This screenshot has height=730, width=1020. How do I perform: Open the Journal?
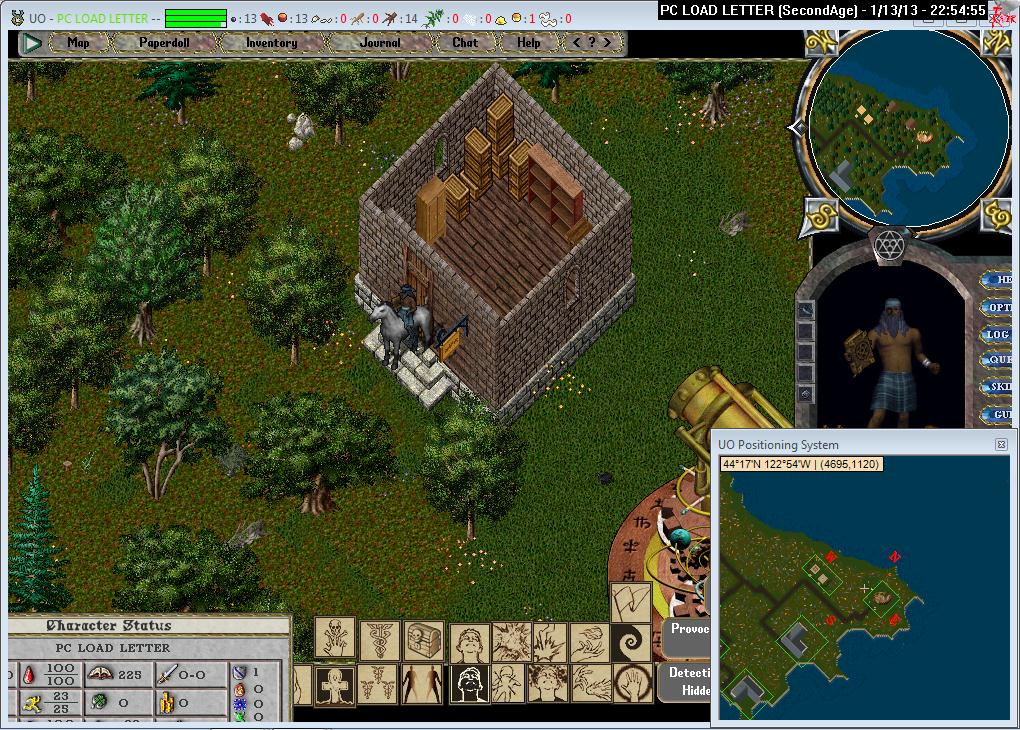click(380, 43)
